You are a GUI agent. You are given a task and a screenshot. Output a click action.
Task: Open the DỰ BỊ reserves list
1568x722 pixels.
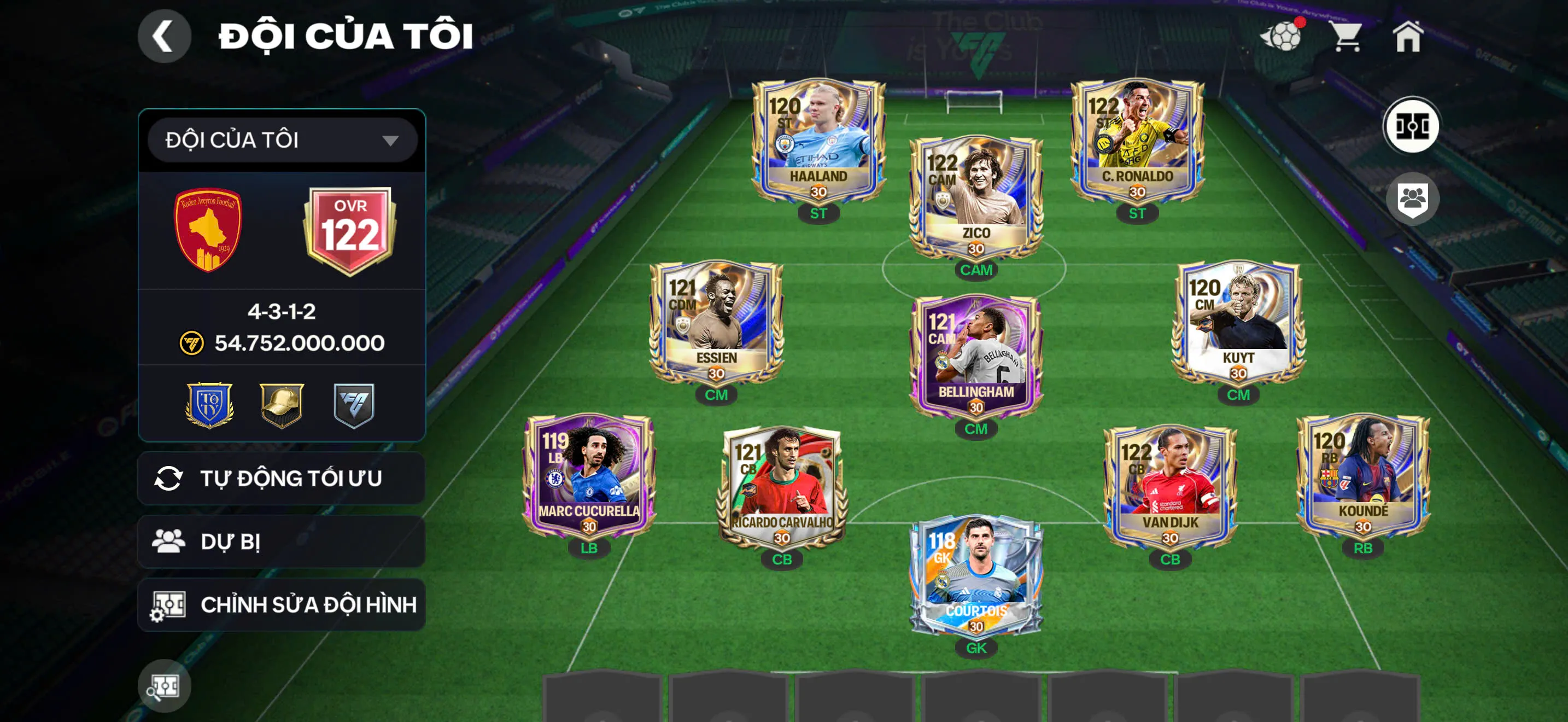[282, 542]
